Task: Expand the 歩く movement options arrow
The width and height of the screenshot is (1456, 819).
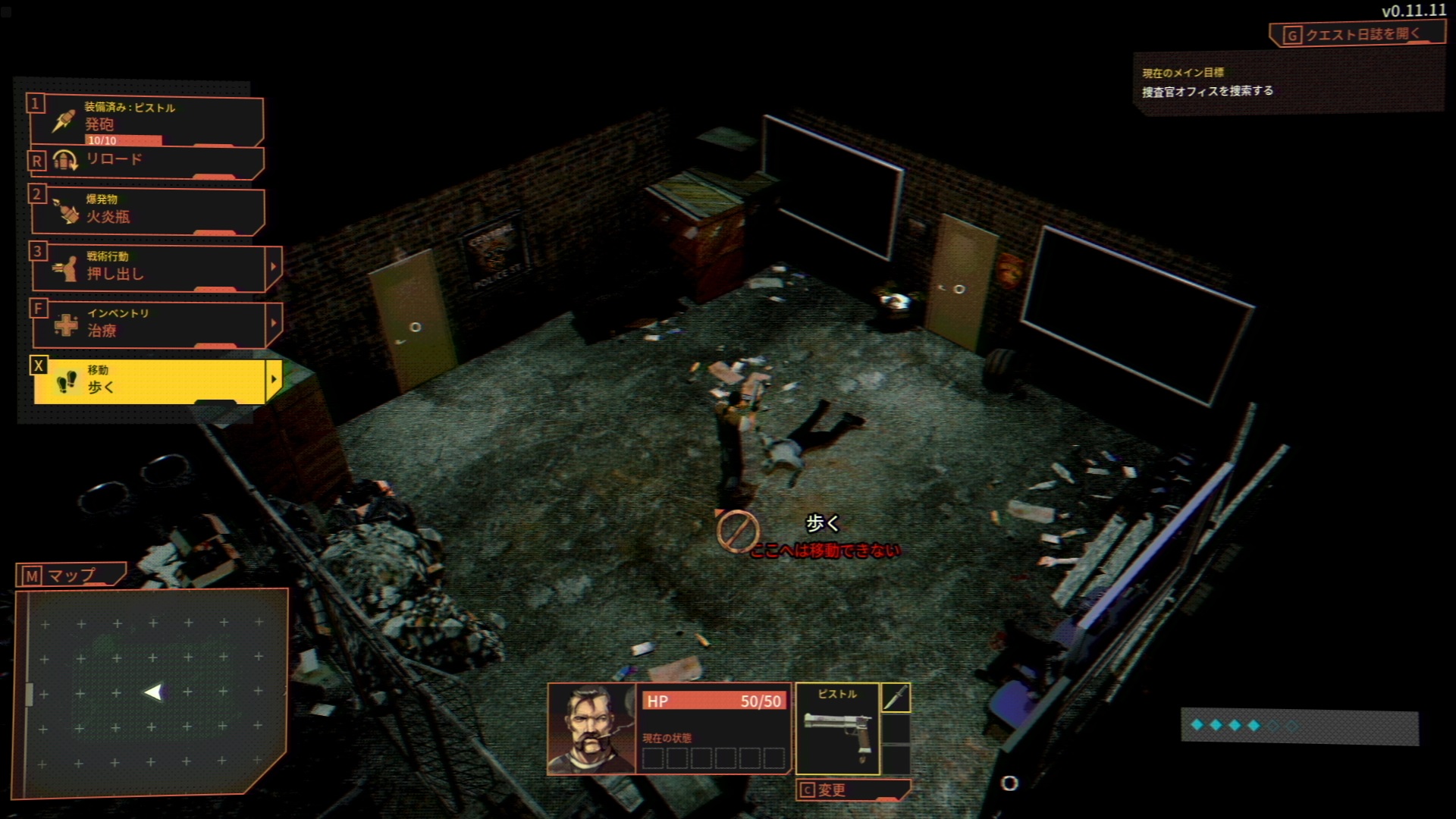Action: pyautogui.click(x=274, y=380)
